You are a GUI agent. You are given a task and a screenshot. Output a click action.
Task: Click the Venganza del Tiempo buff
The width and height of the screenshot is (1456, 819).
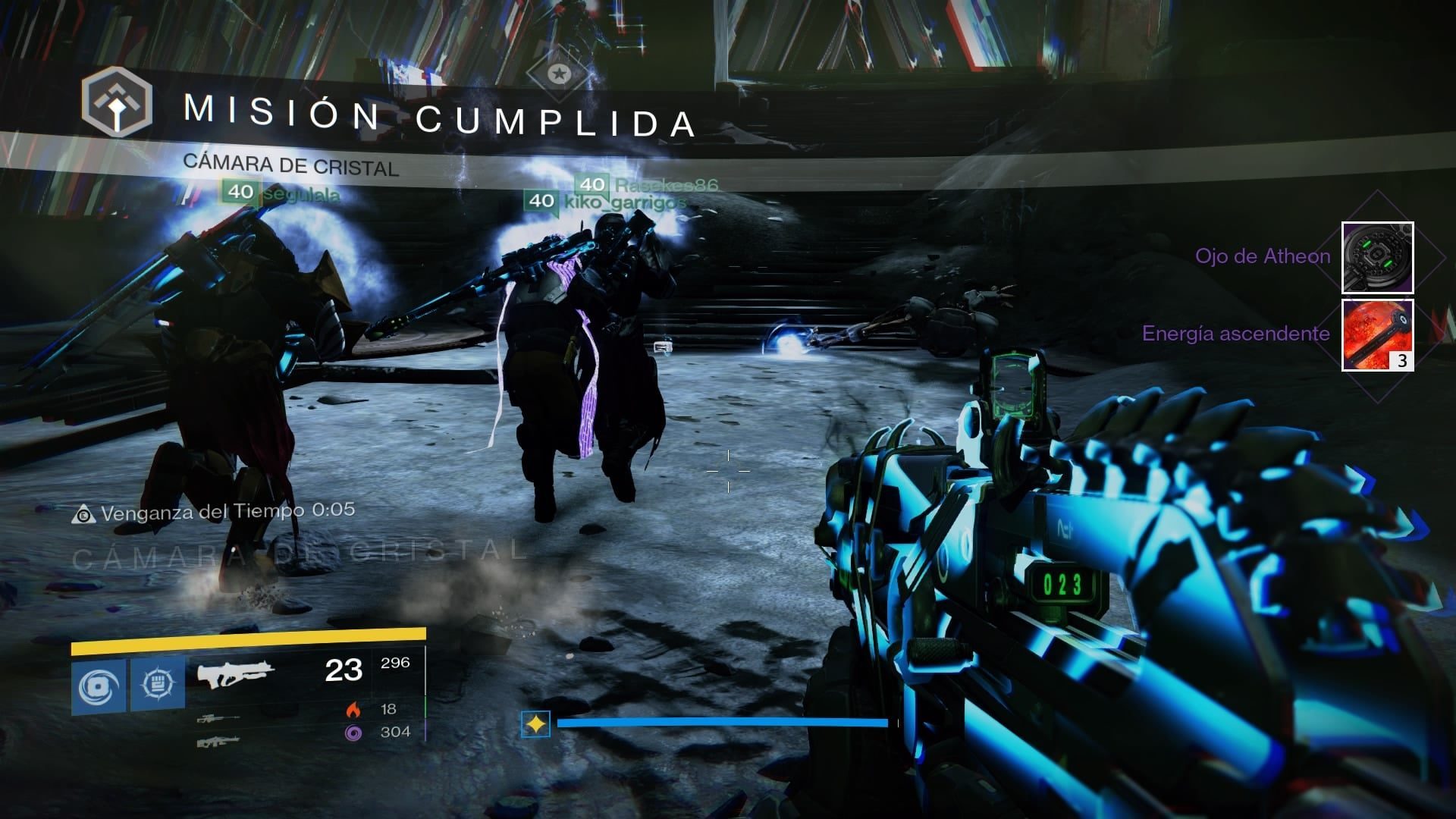click(x=214, y=513)
